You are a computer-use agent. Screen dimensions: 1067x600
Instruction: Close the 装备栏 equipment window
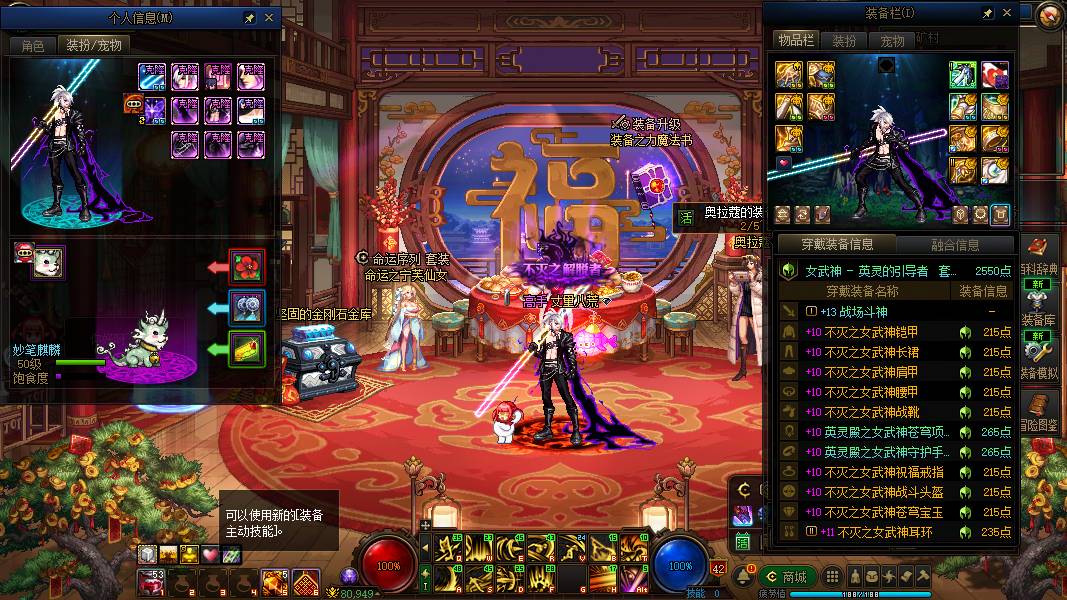(x=1007, y=13)
